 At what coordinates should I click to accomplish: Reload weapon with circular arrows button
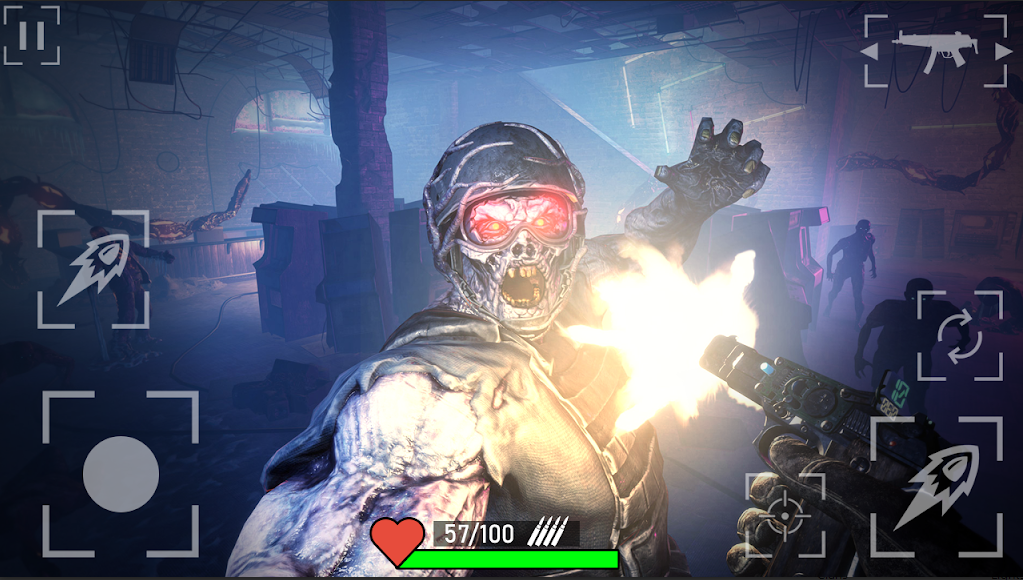959,336
